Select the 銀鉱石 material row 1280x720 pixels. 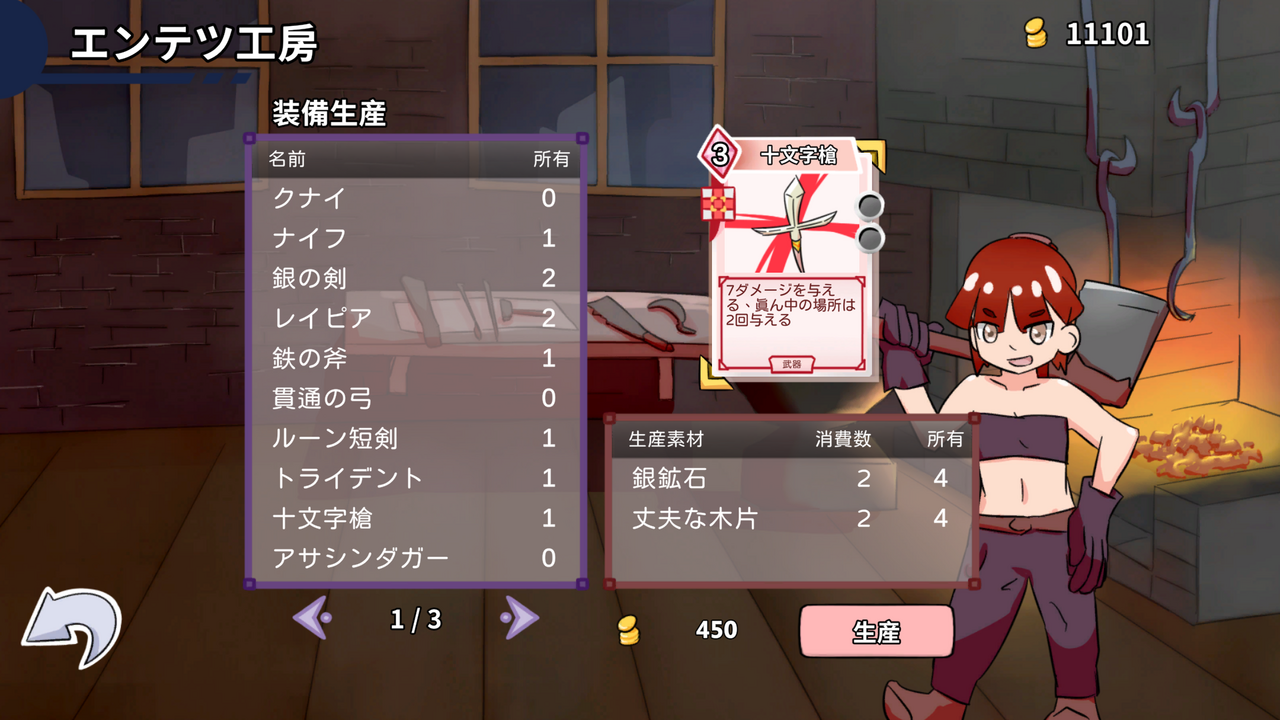pos(790,478)
